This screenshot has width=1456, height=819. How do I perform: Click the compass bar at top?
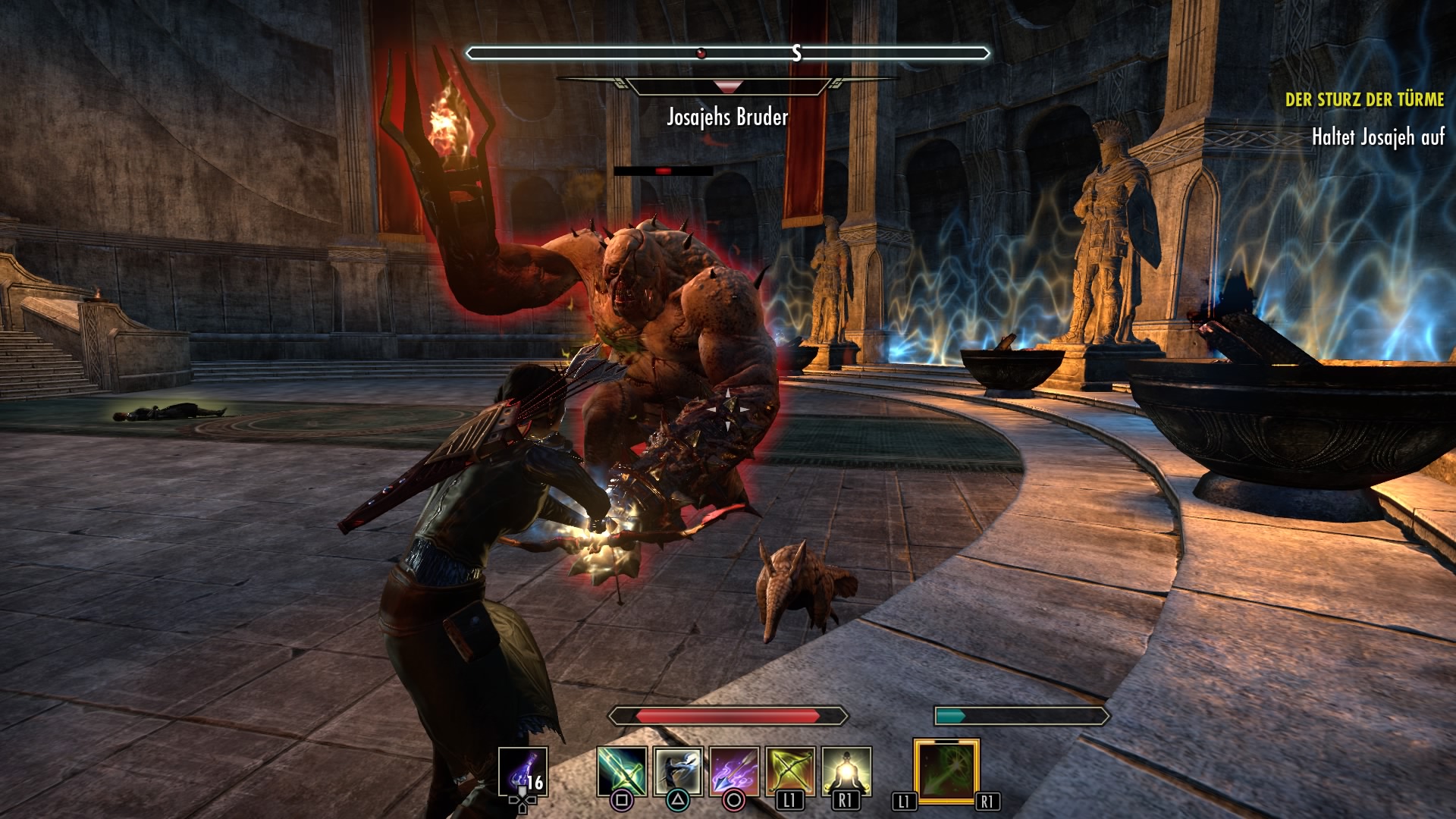point(728,53)
